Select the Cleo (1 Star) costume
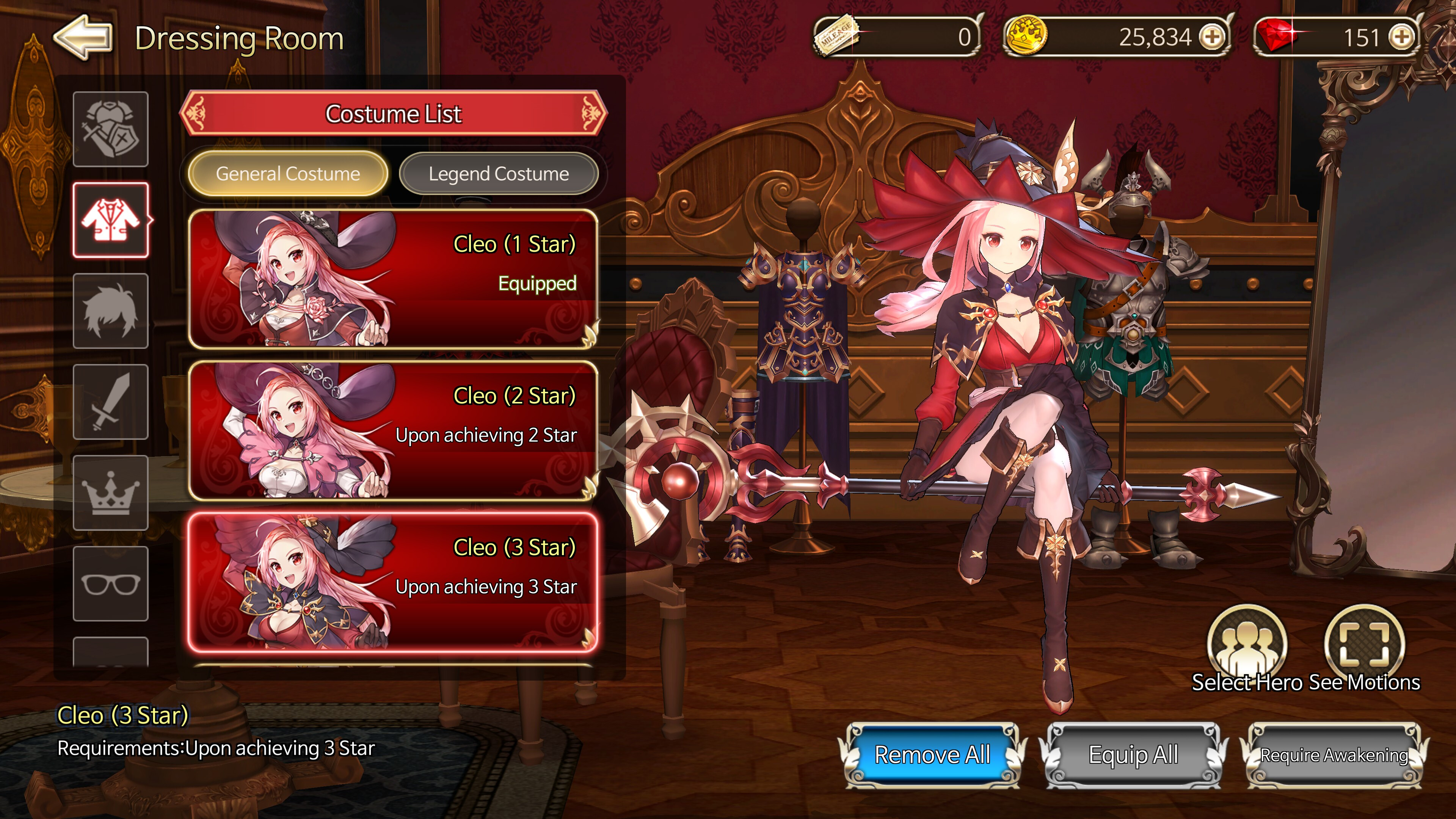1456x819 pixels. tap(393, 279)
